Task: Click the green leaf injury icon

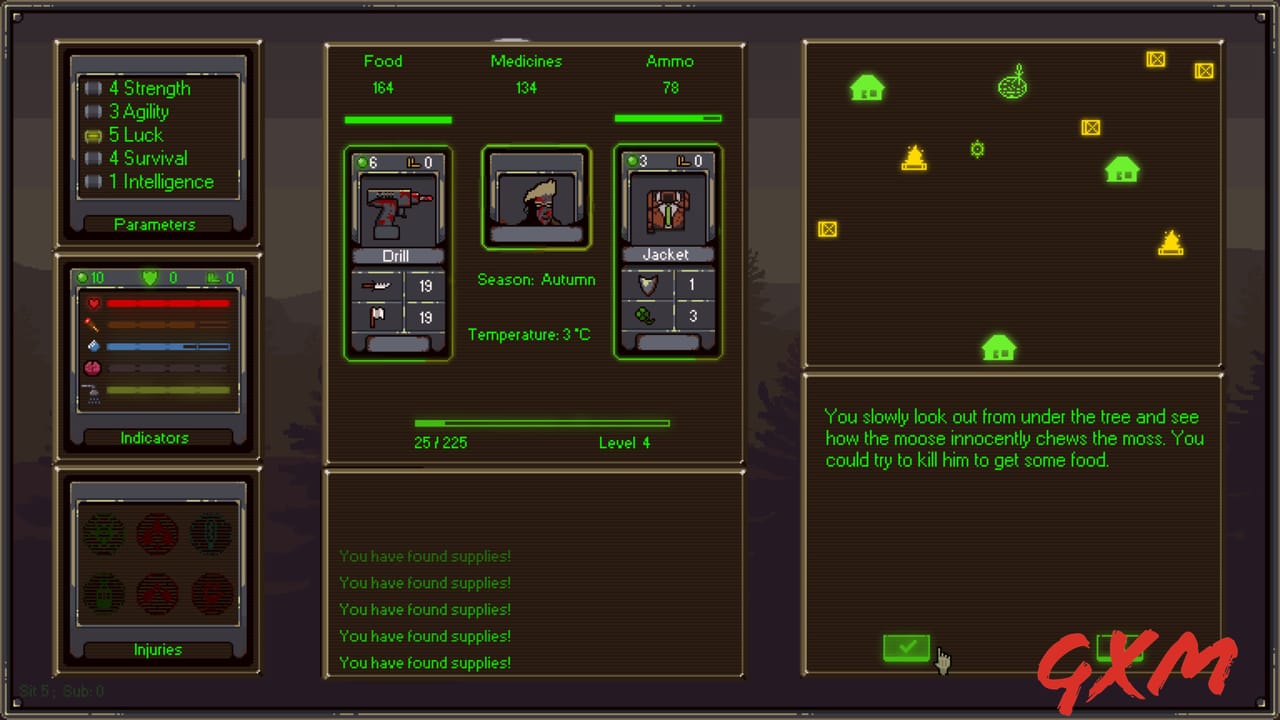Action: 103,533
